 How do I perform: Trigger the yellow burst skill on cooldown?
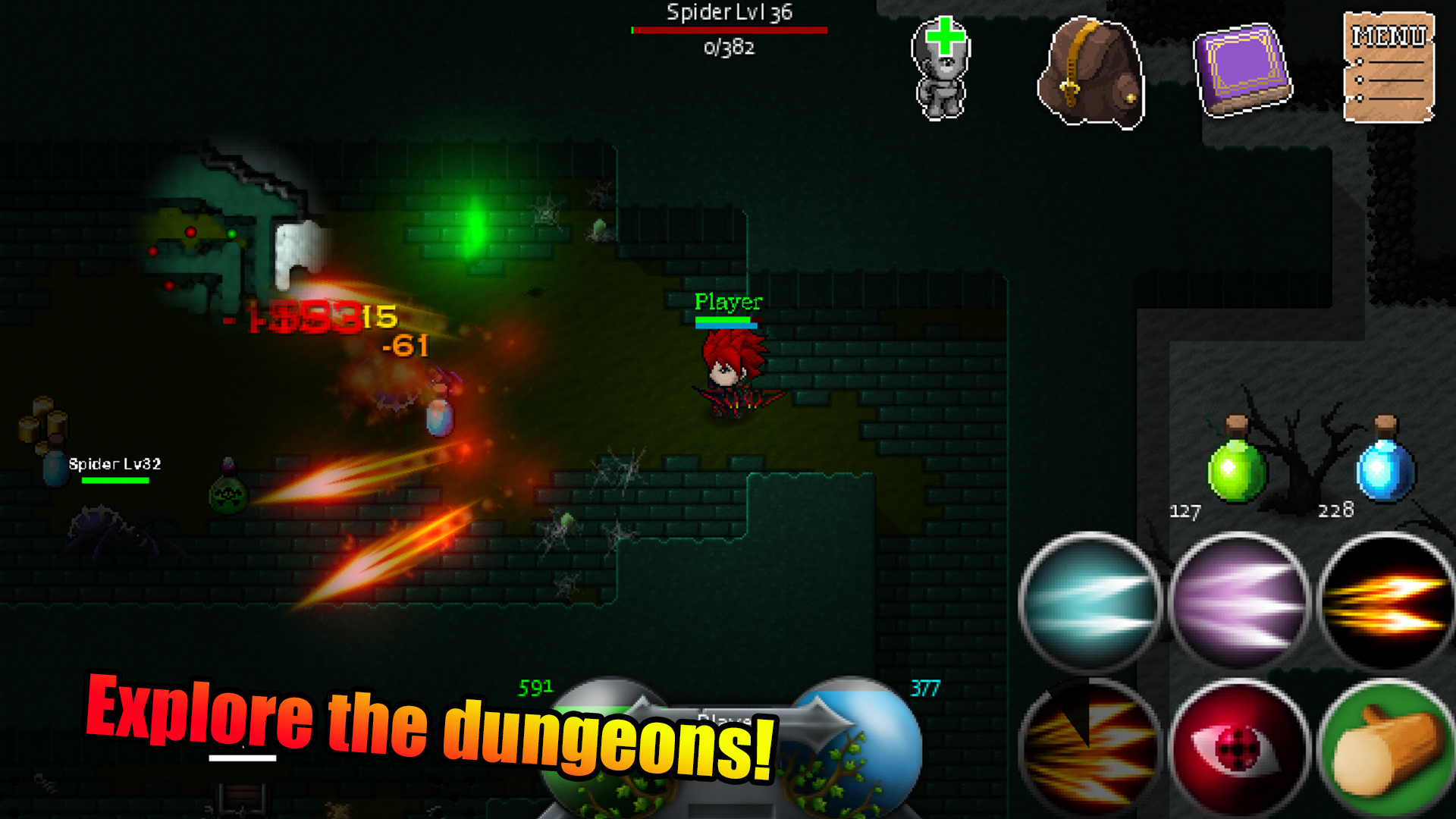click(x=1090, y=747)
